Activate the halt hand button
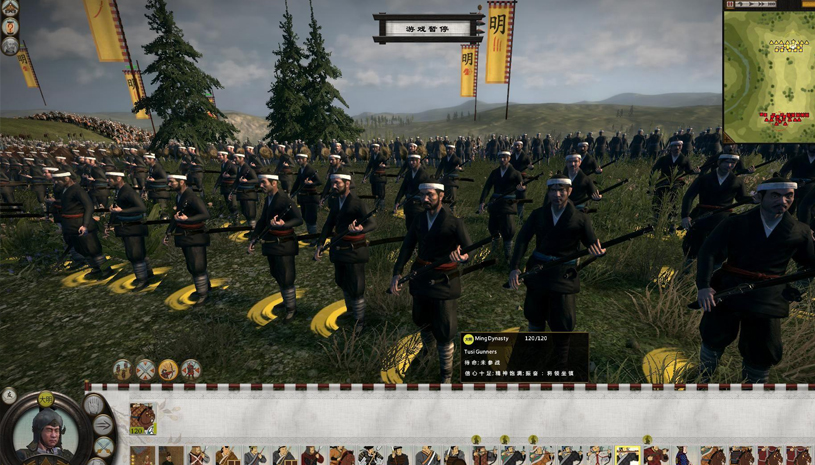Viewport: 815px width, 465px height. (x=93, y=405)
